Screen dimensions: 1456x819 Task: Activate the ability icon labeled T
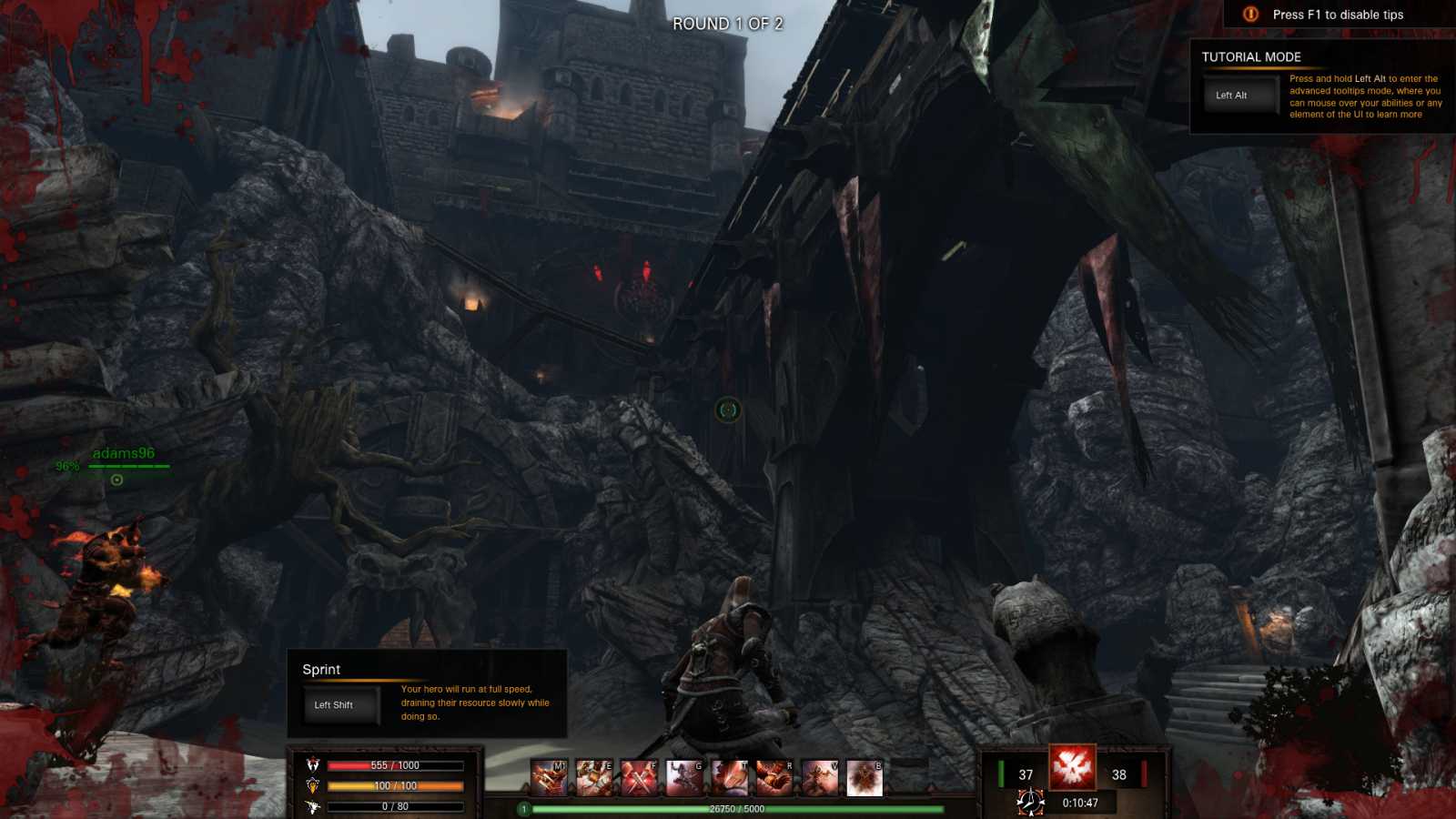pyautogui.click(x=729, y=778)
